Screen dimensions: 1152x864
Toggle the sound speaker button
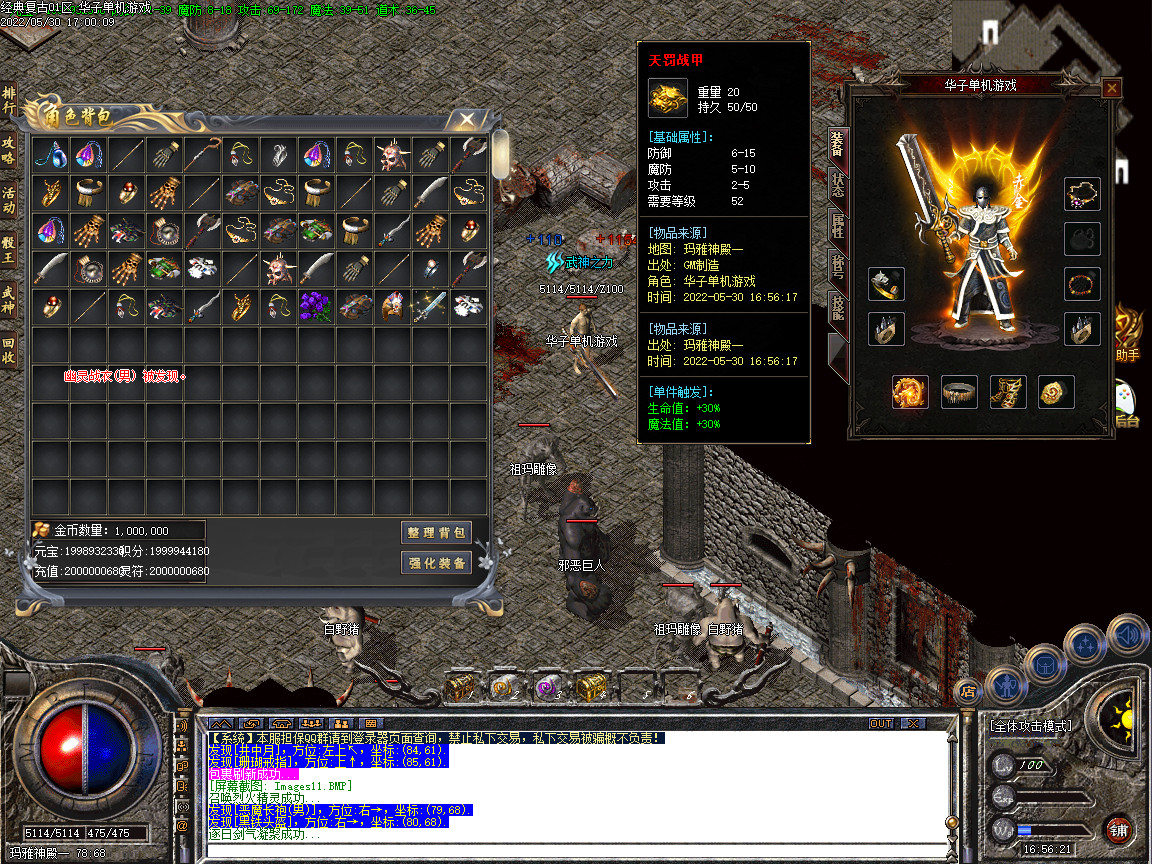point(1126,634)
